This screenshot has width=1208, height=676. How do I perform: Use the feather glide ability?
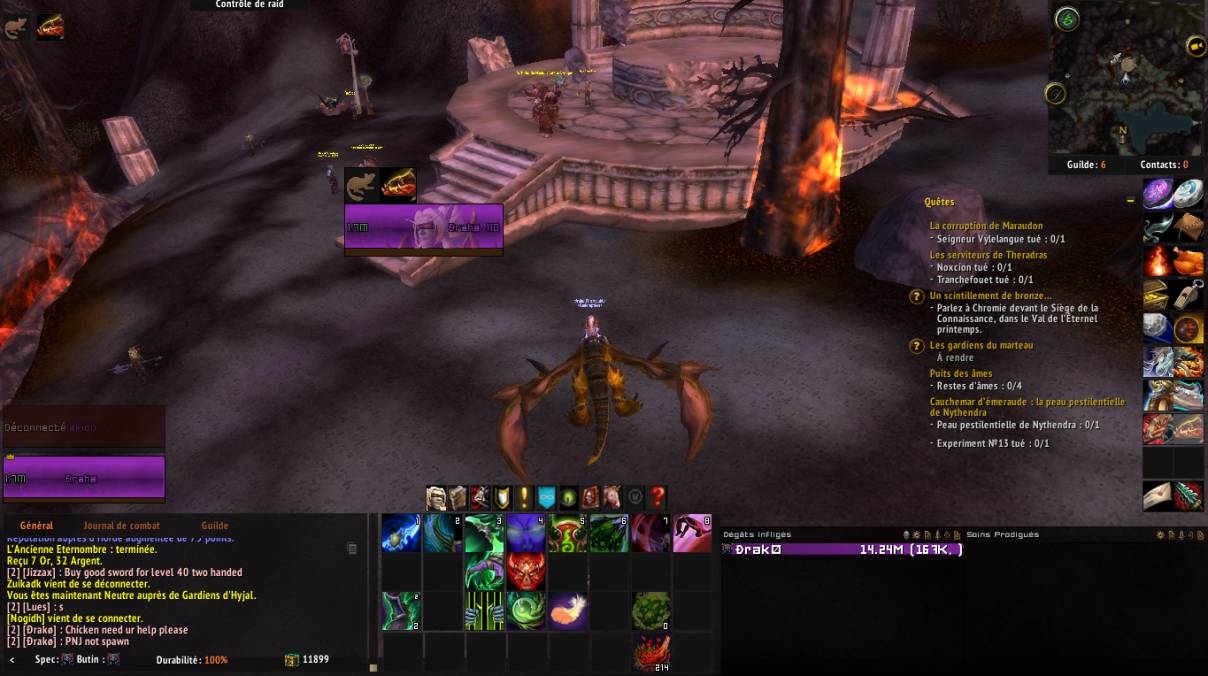pos(568,611)
